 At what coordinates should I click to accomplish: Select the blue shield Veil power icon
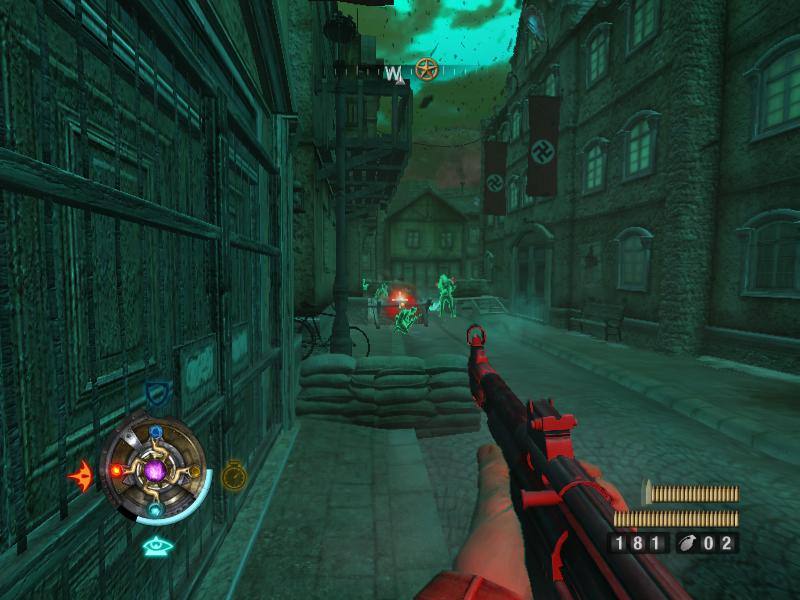pos(156,393)
